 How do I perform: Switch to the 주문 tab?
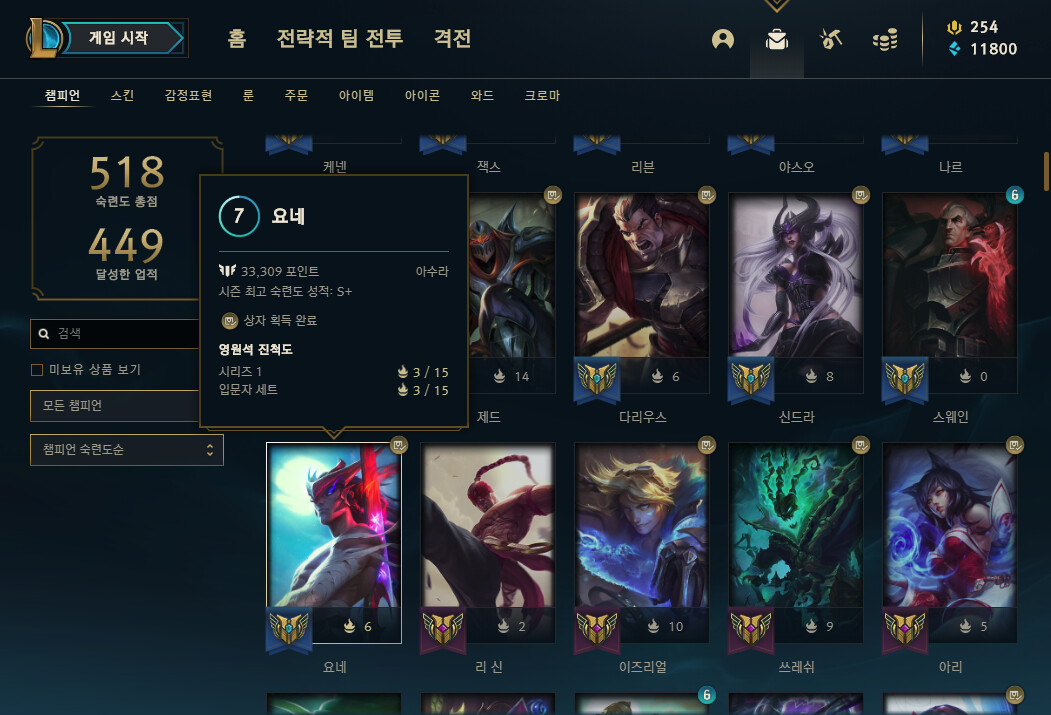(x=296, y=96)
